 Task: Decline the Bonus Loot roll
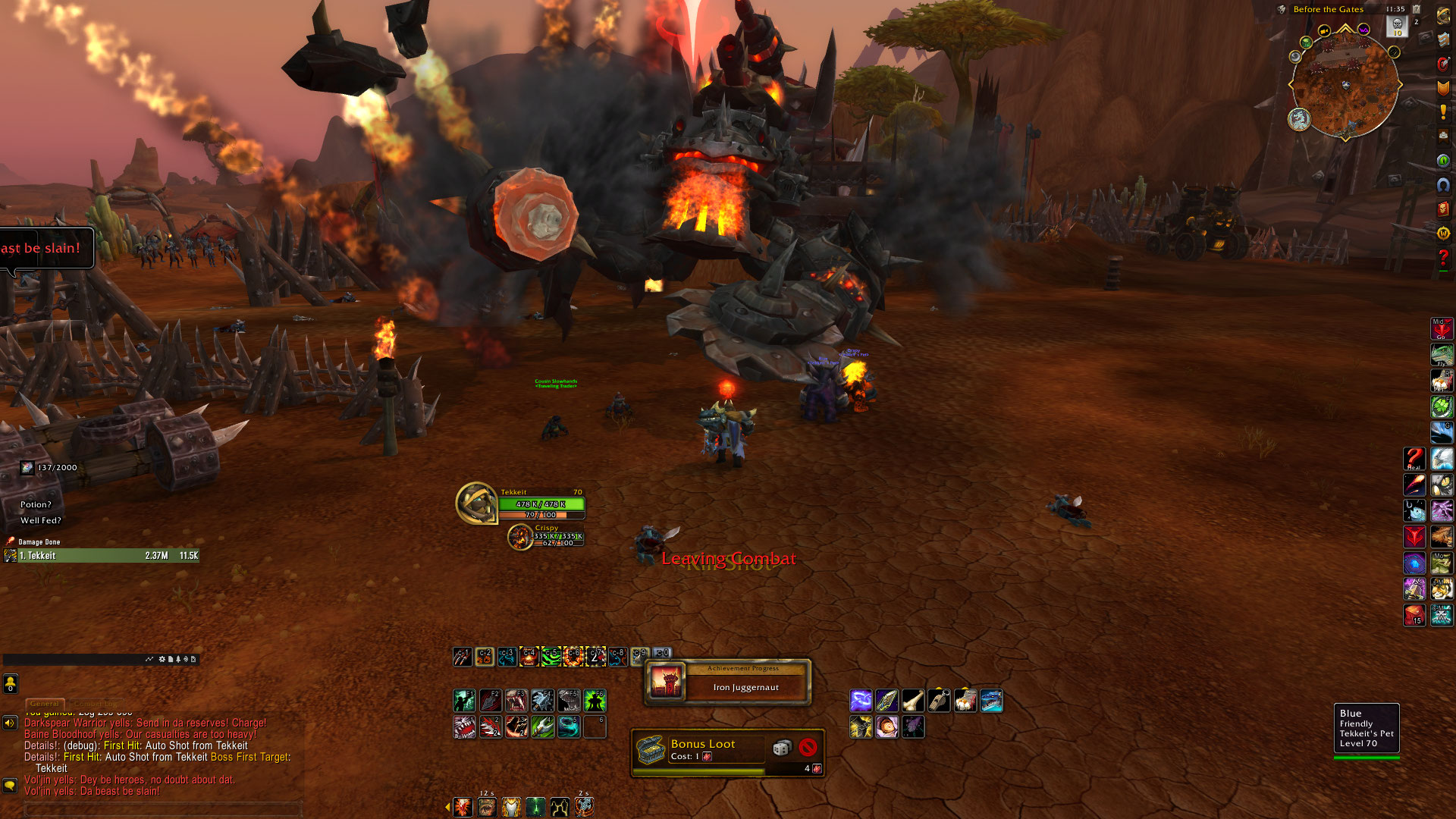click(x=808, y=748)
